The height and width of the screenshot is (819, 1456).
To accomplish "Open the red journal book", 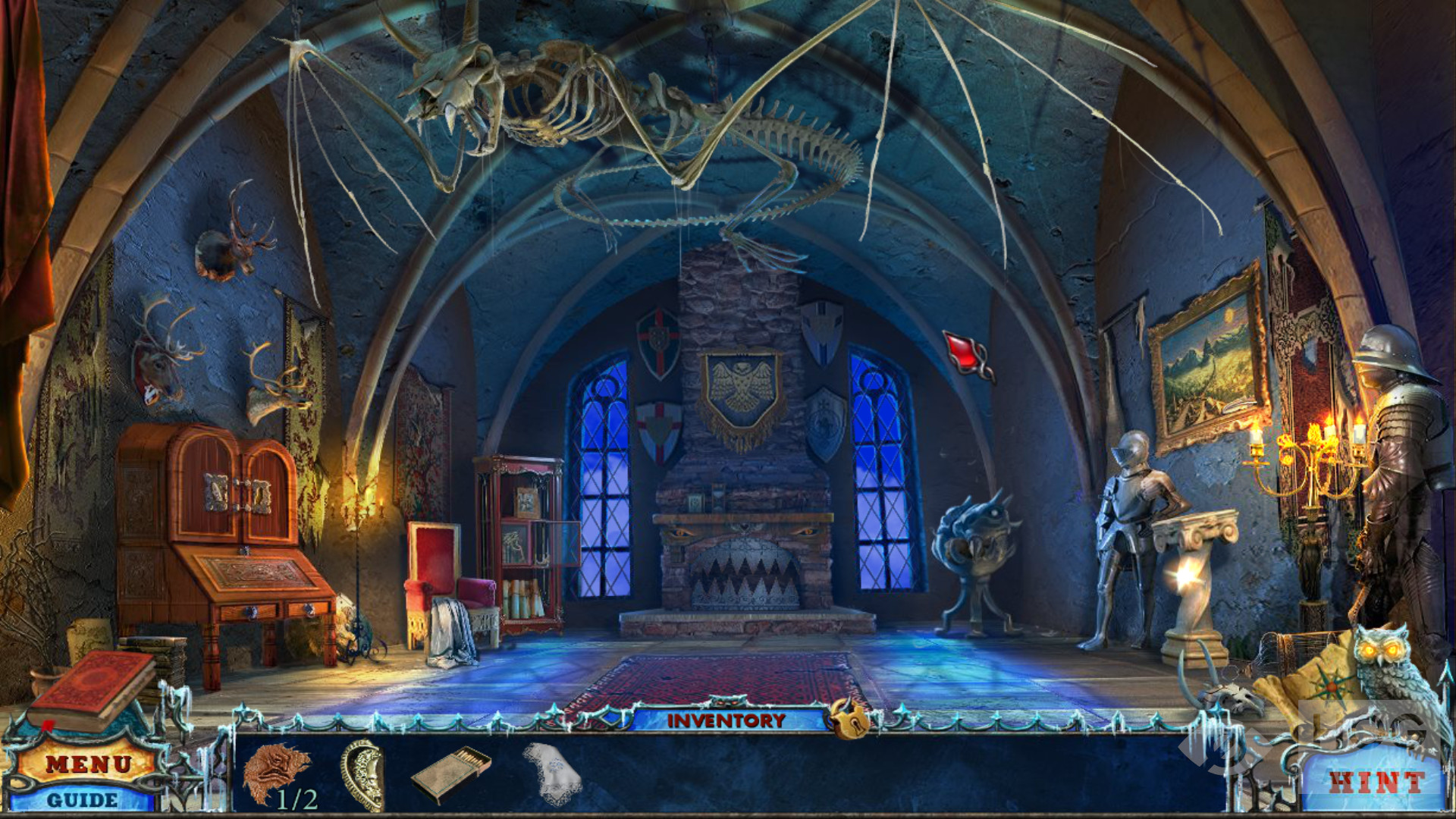I will [x=93, y=689].
